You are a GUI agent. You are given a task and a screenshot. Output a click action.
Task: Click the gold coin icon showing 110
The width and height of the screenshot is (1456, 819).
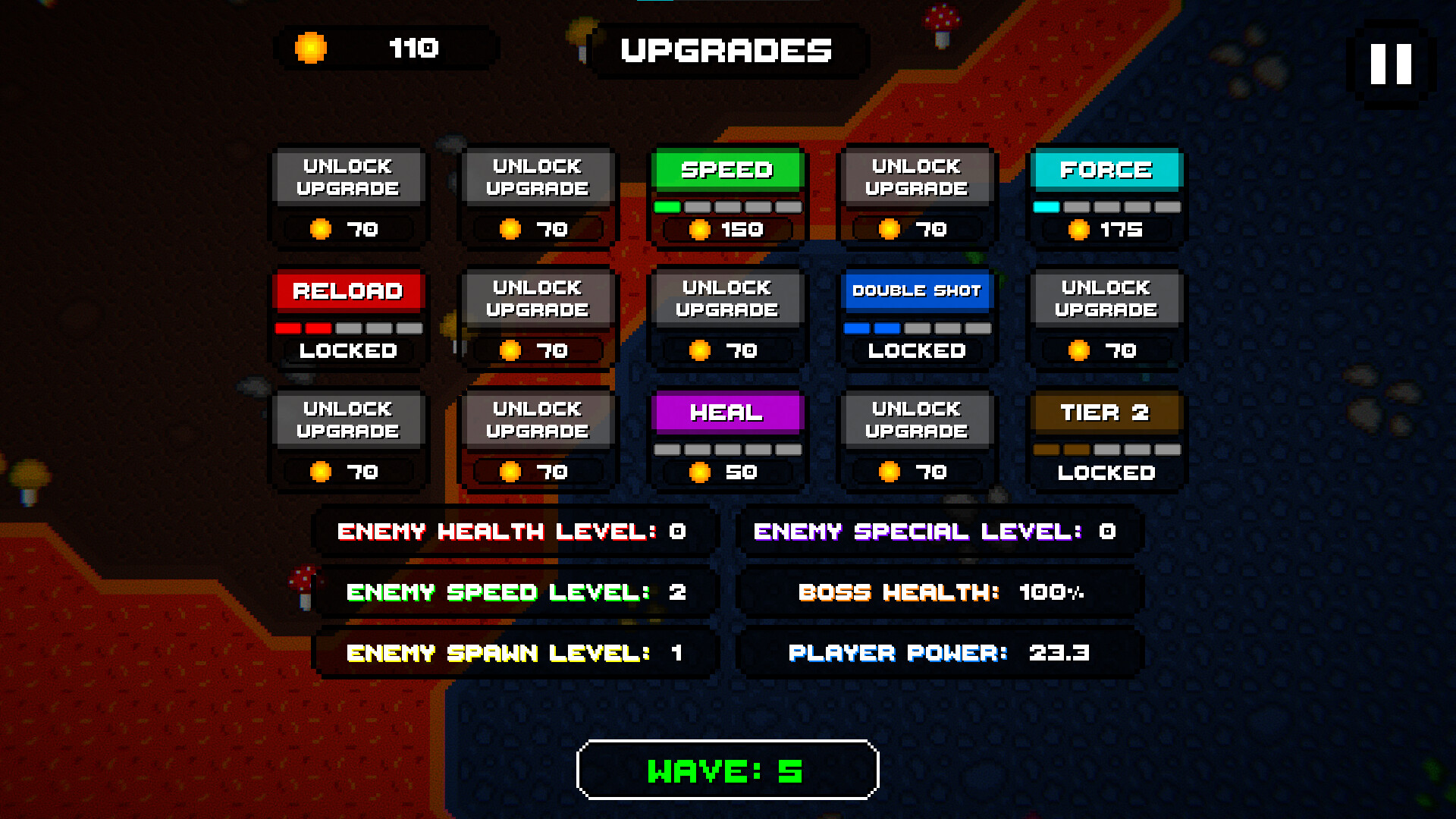(x=311, y=48)
